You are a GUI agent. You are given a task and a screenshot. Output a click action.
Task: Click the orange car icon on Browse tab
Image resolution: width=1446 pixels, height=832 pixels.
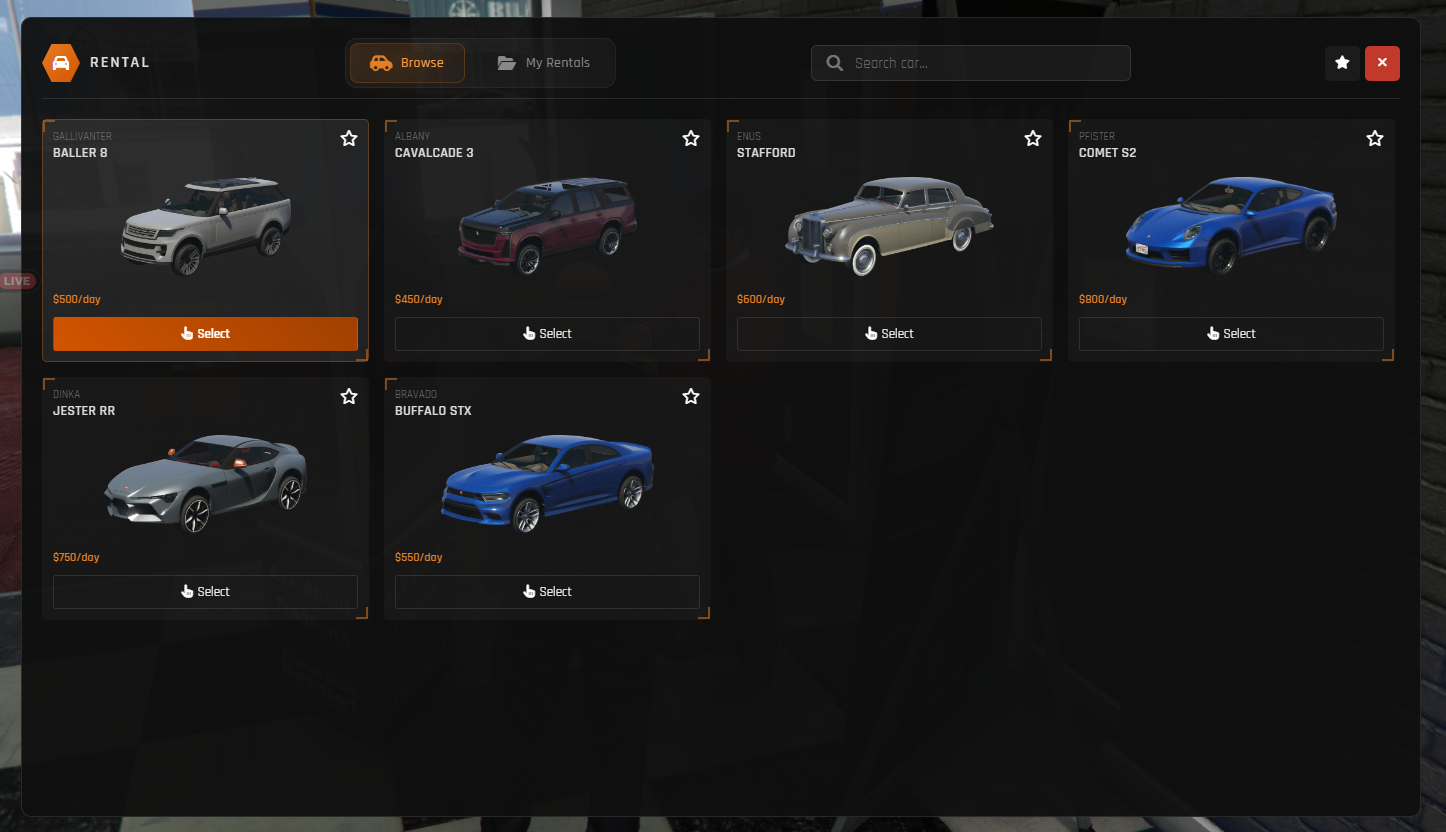click(x=380, y=62)
